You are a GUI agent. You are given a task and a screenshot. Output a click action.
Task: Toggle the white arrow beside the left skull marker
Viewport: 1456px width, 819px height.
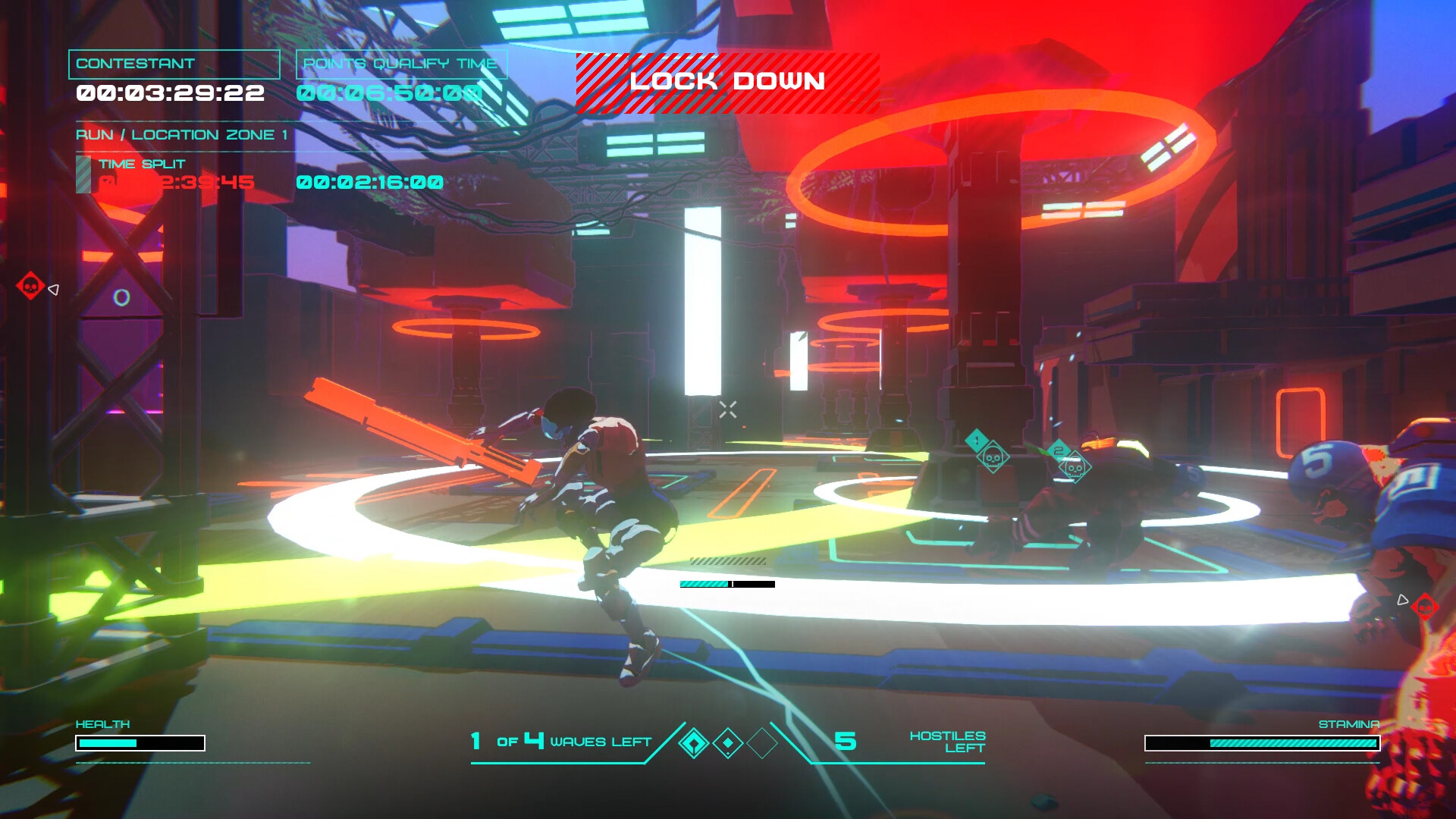(53, 288)
